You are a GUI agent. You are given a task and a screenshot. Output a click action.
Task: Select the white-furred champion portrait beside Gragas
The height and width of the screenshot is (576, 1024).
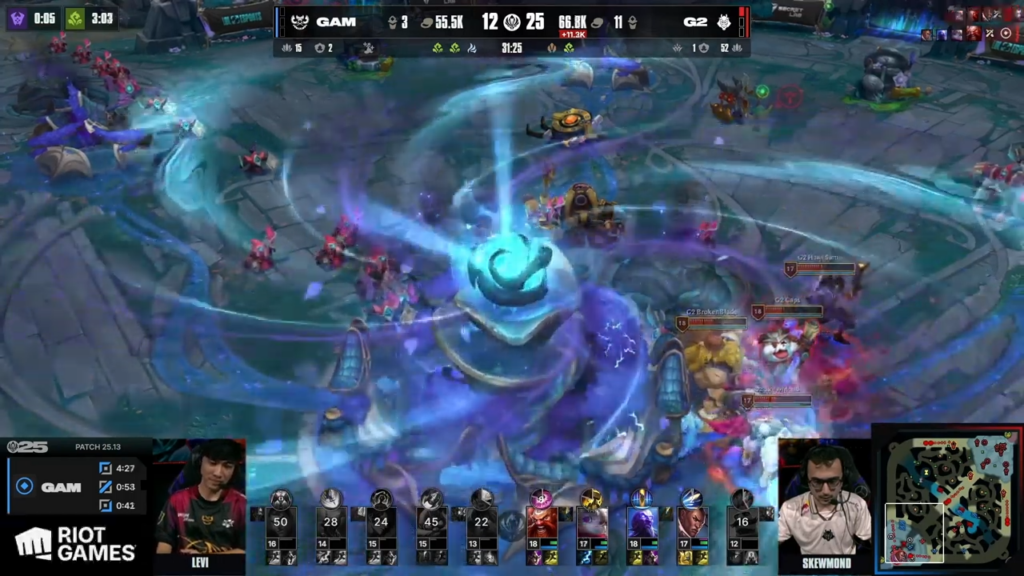pyautogui.click(x=590, y=522)
